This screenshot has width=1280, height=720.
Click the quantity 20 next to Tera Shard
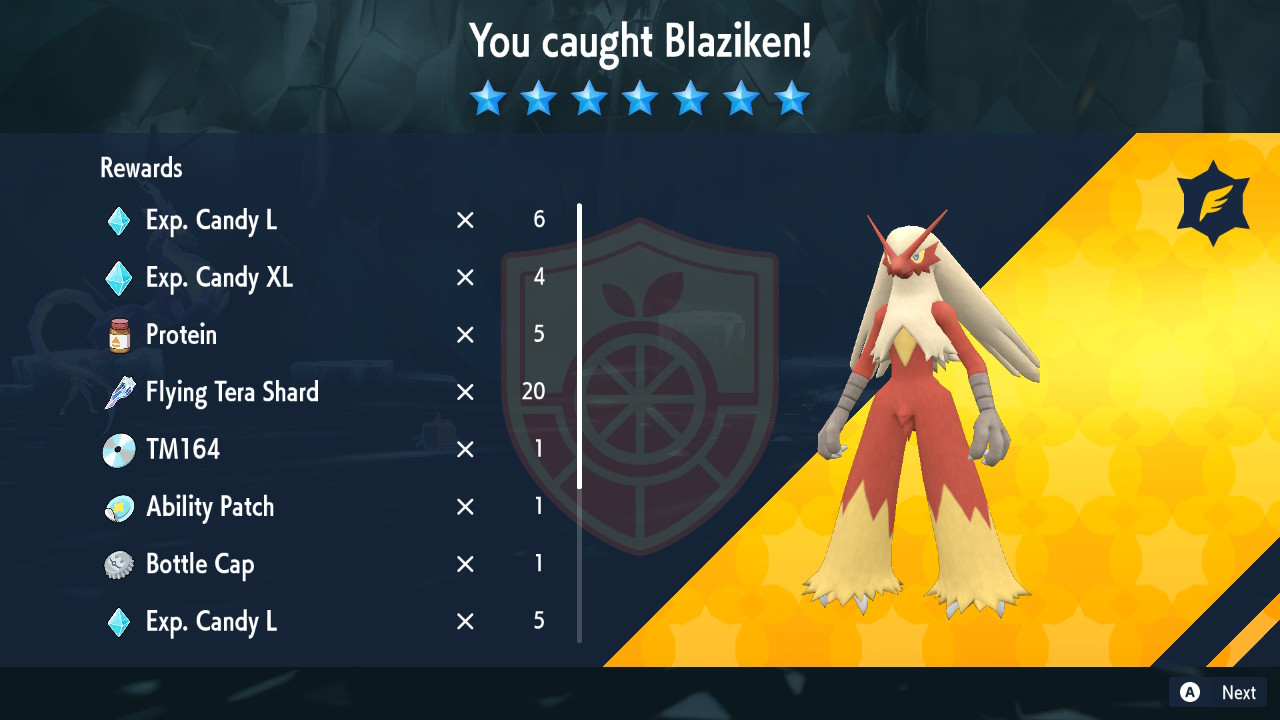(533, 392)
